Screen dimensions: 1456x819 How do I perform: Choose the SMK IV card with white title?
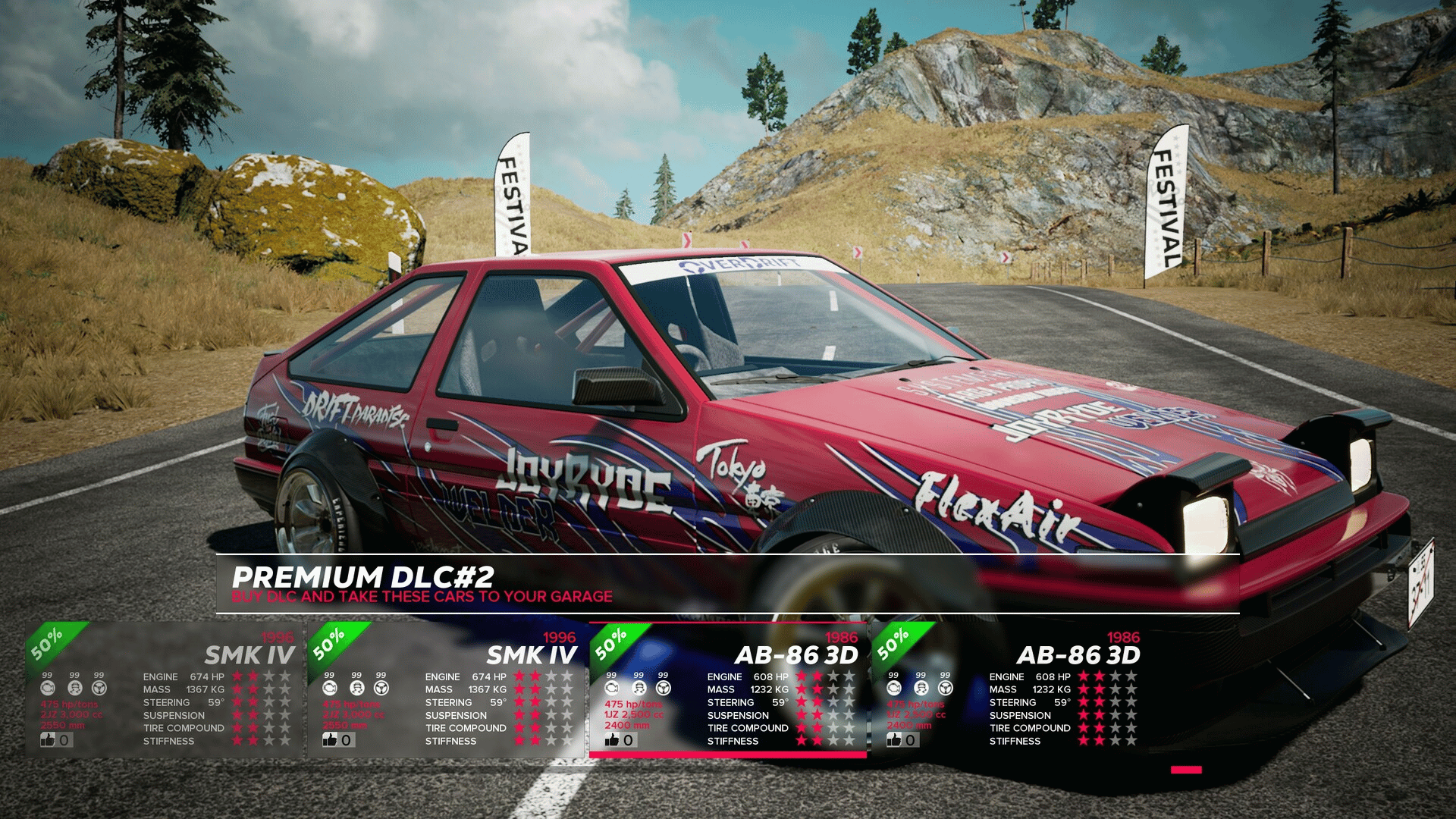tap(447, 689)
